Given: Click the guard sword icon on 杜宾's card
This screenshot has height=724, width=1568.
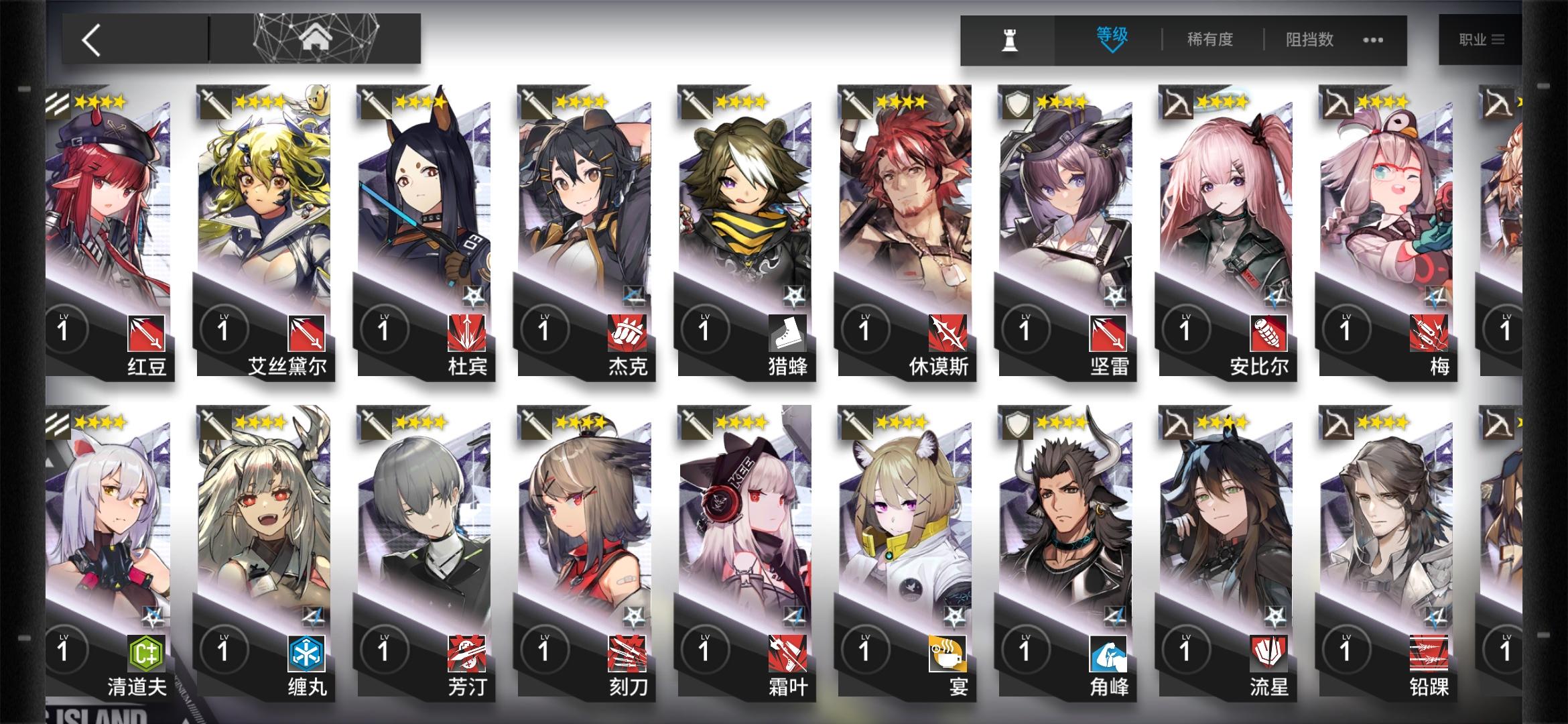Looking at the screenshot, I should point(374,101).
